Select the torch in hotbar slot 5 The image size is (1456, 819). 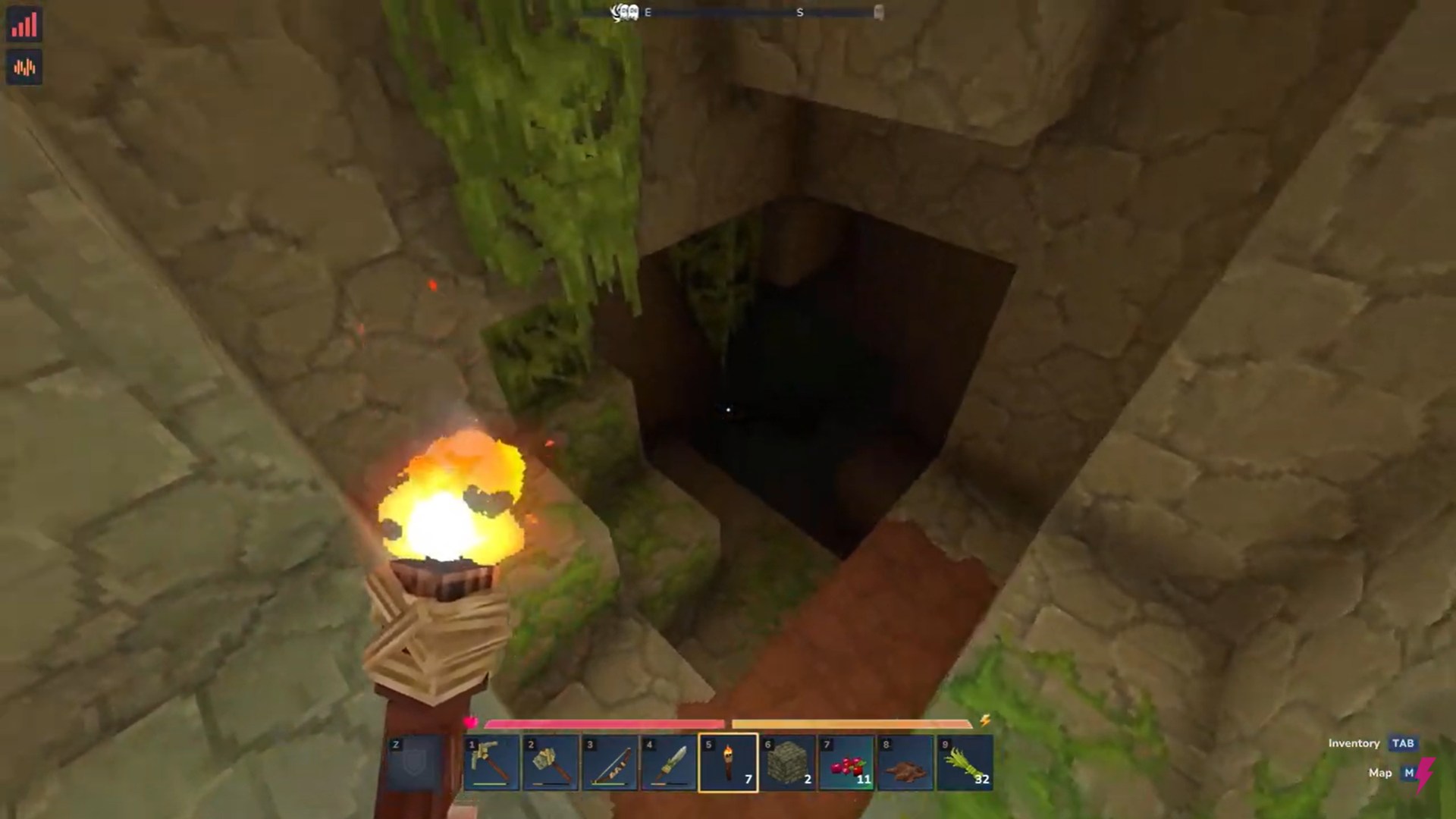pos(728,762)
